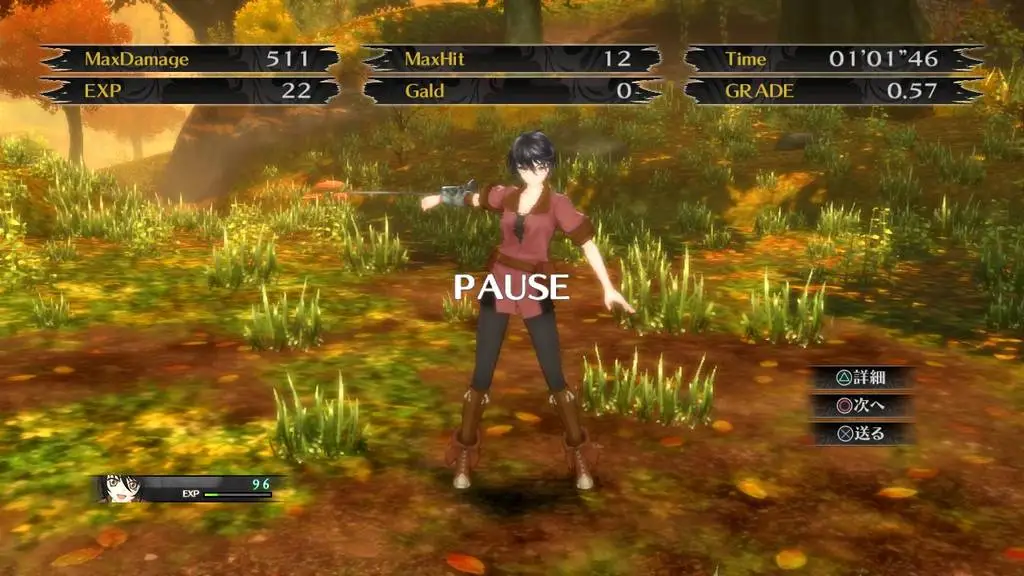Choose 次へ to continue
The height and width of the screenshot is (576, 1024).
(861, 406)
